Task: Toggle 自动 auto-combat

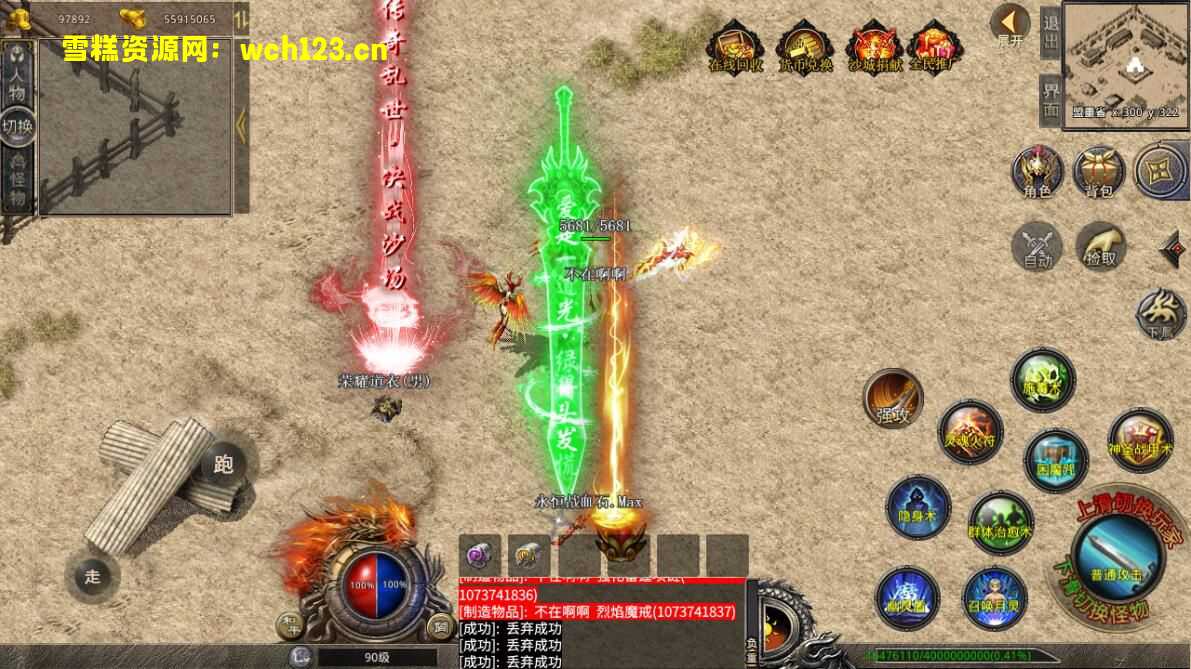Action: tap(1037, 246)
